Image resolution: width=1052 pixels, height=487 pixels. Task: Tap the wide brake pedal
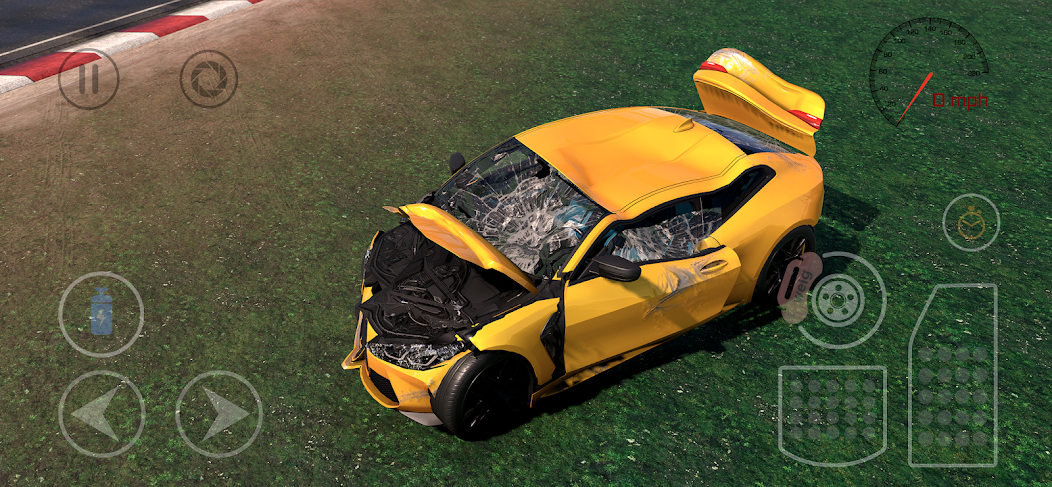point(832,415)
